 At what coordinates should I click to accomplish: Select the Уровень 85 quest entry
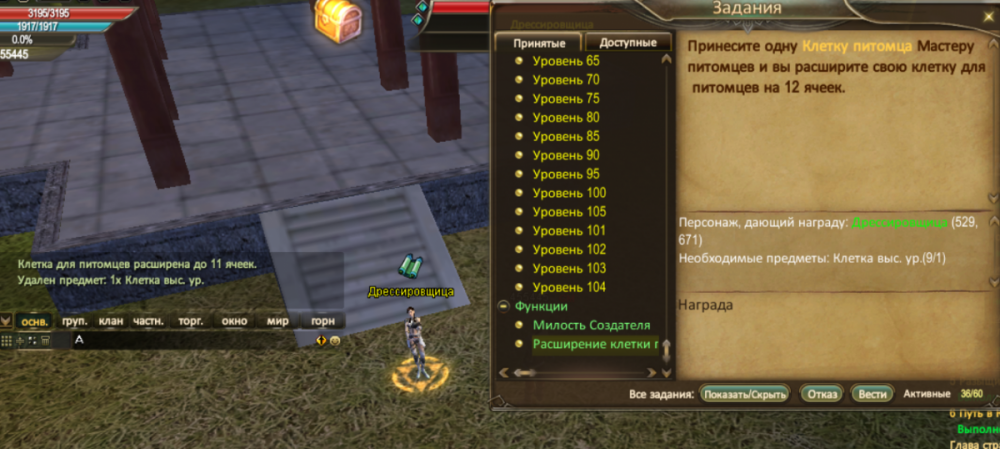click(565, 136)
